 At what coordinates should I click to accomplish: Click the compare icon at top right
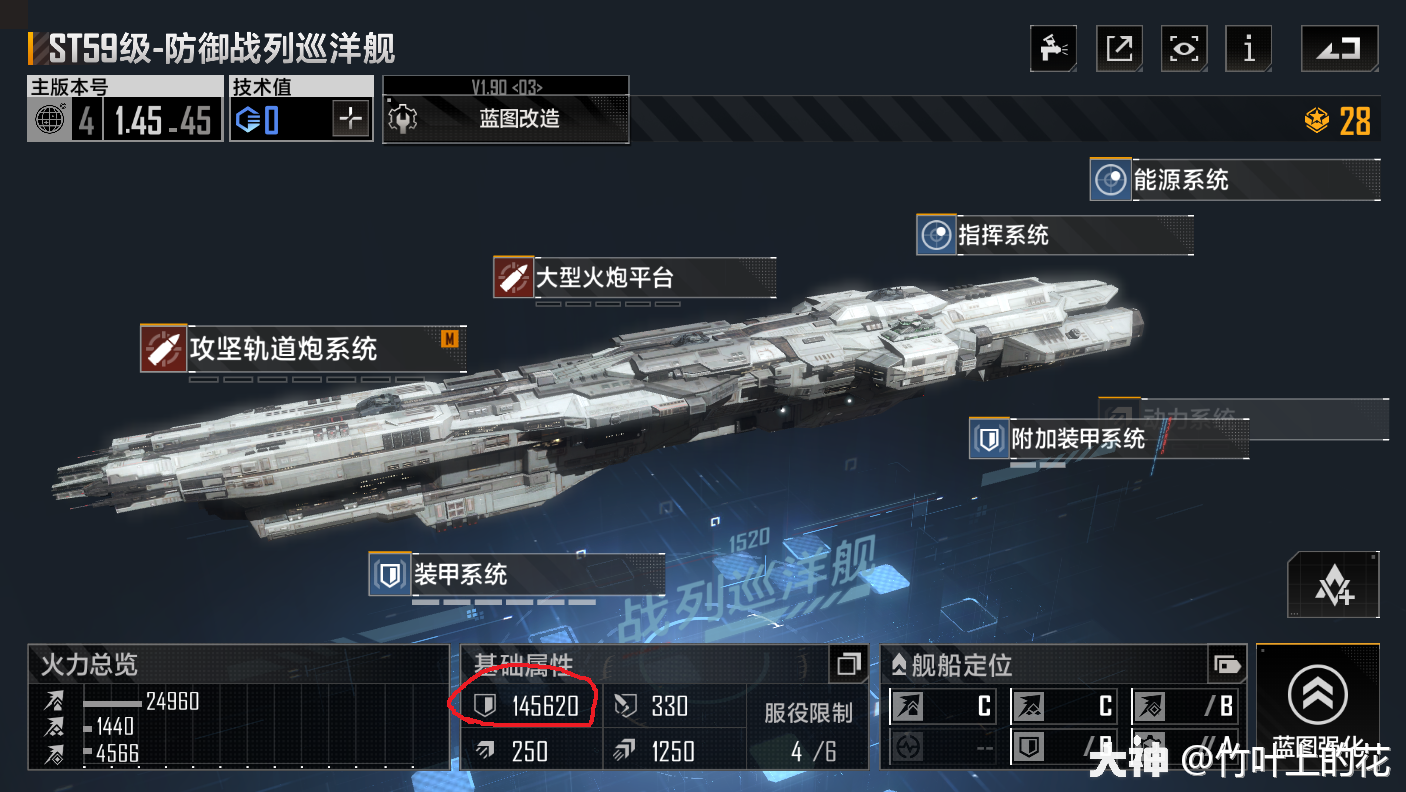point(1339,48)
